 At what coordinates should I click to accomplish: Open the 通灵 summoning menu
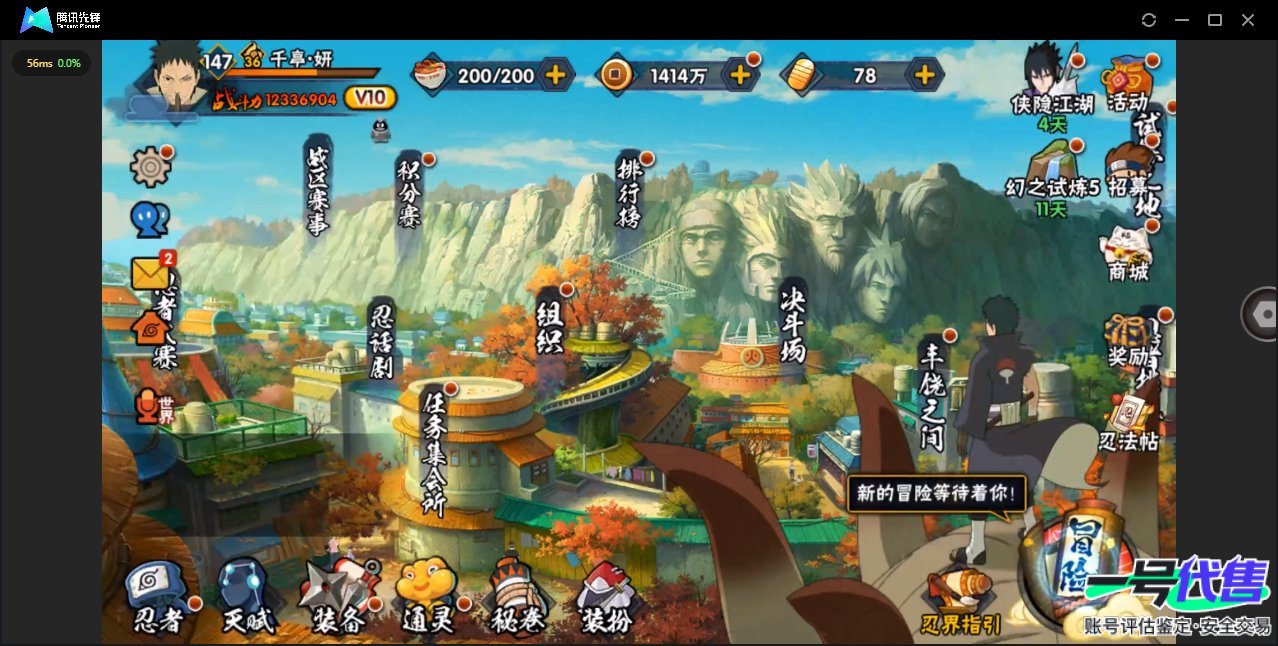[x=428, y=598]
